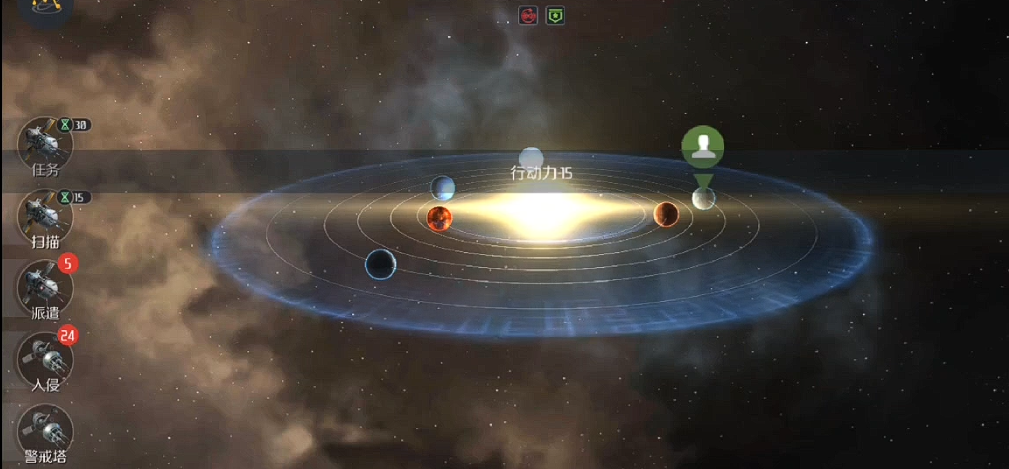
Task: Open the 派遣 dispatch menu
Action: pos(45,287)
